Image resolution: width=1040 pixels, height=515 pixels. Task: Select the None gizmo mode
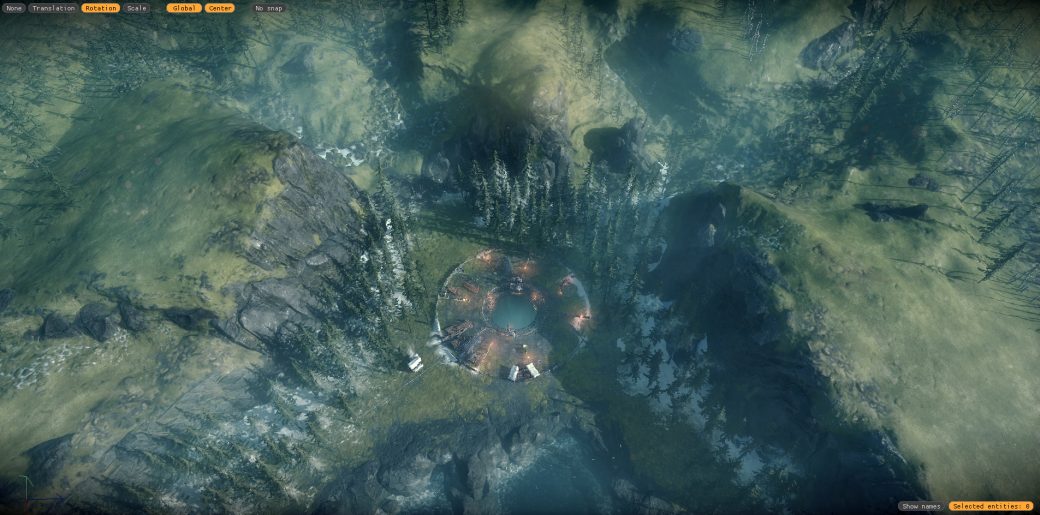point(14,8)
